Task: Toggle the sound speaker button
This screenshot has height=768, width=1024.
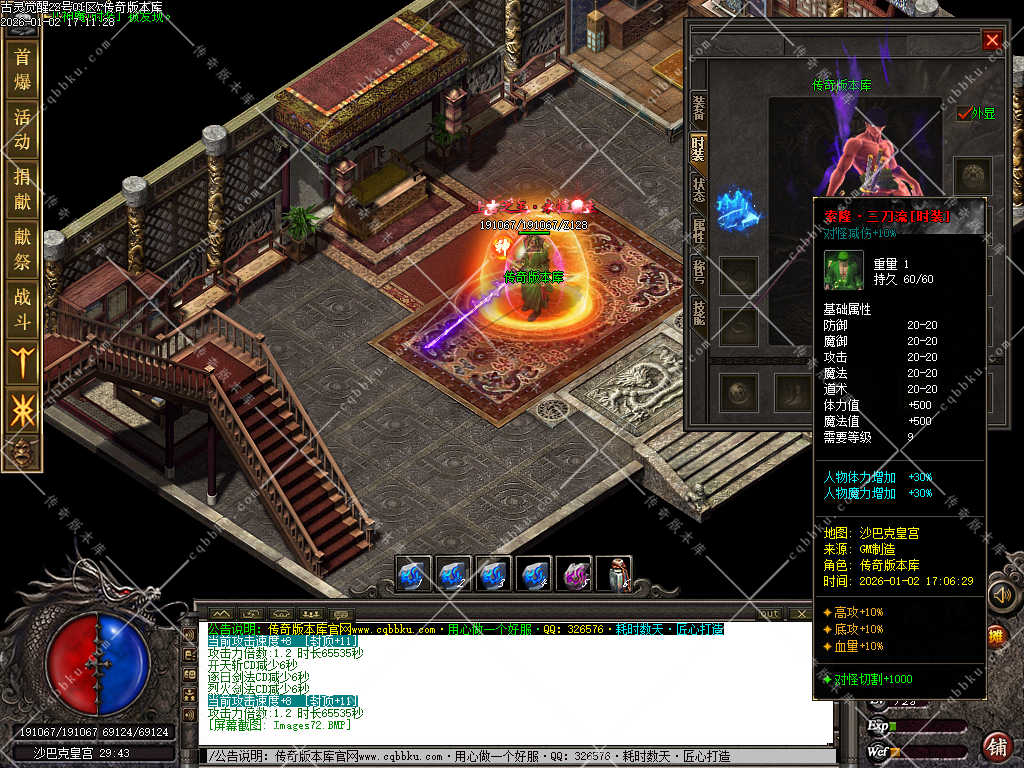Action: [1001, 595]
